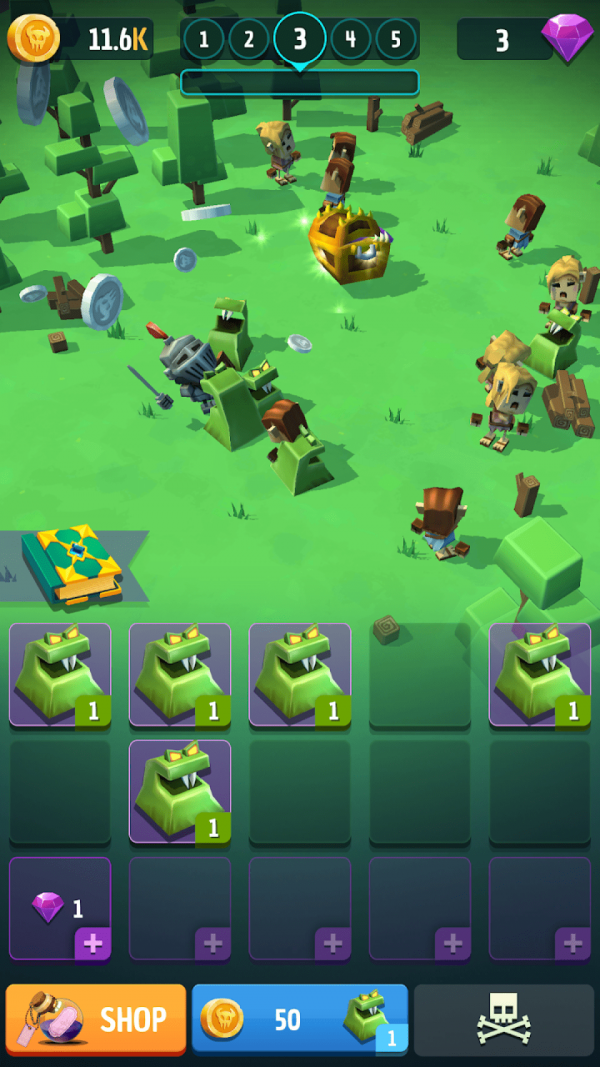Select wave 4 in the stage tracker
600x1067 pixels.
coord(351,40)
